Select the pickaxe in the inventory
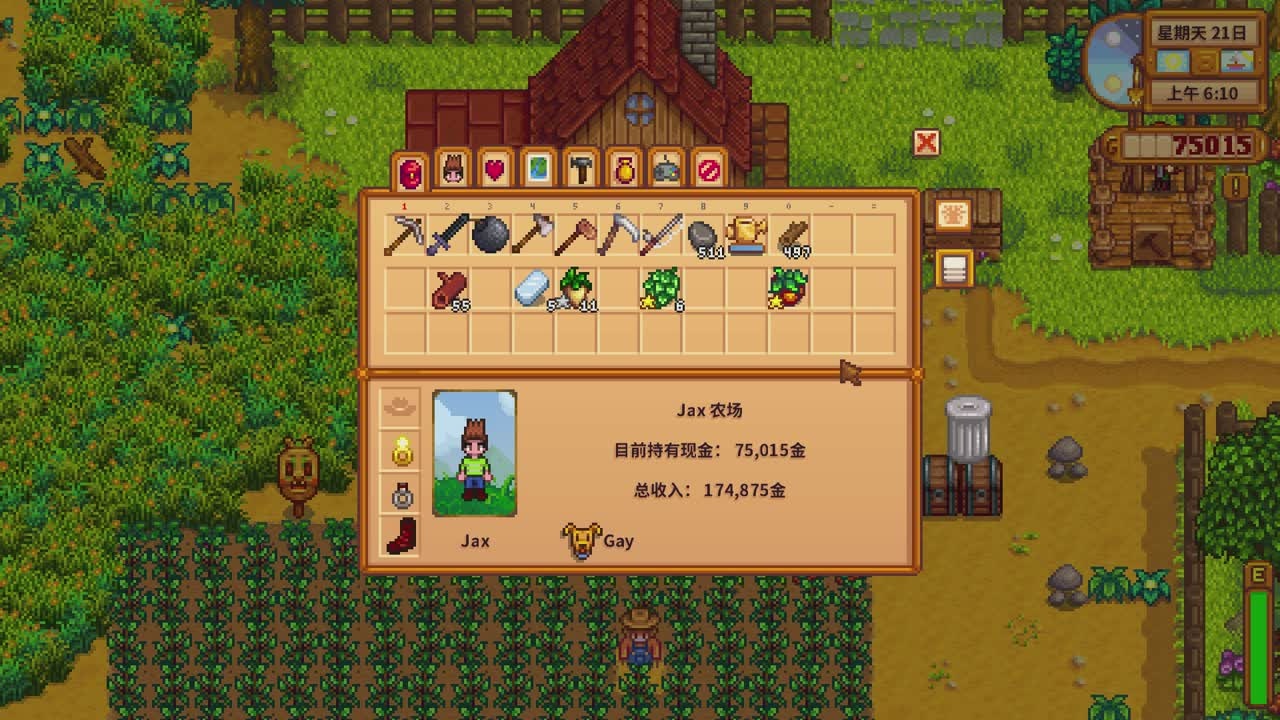The image size is (1280, 720). pyautogui.click(x=405, y=236)
